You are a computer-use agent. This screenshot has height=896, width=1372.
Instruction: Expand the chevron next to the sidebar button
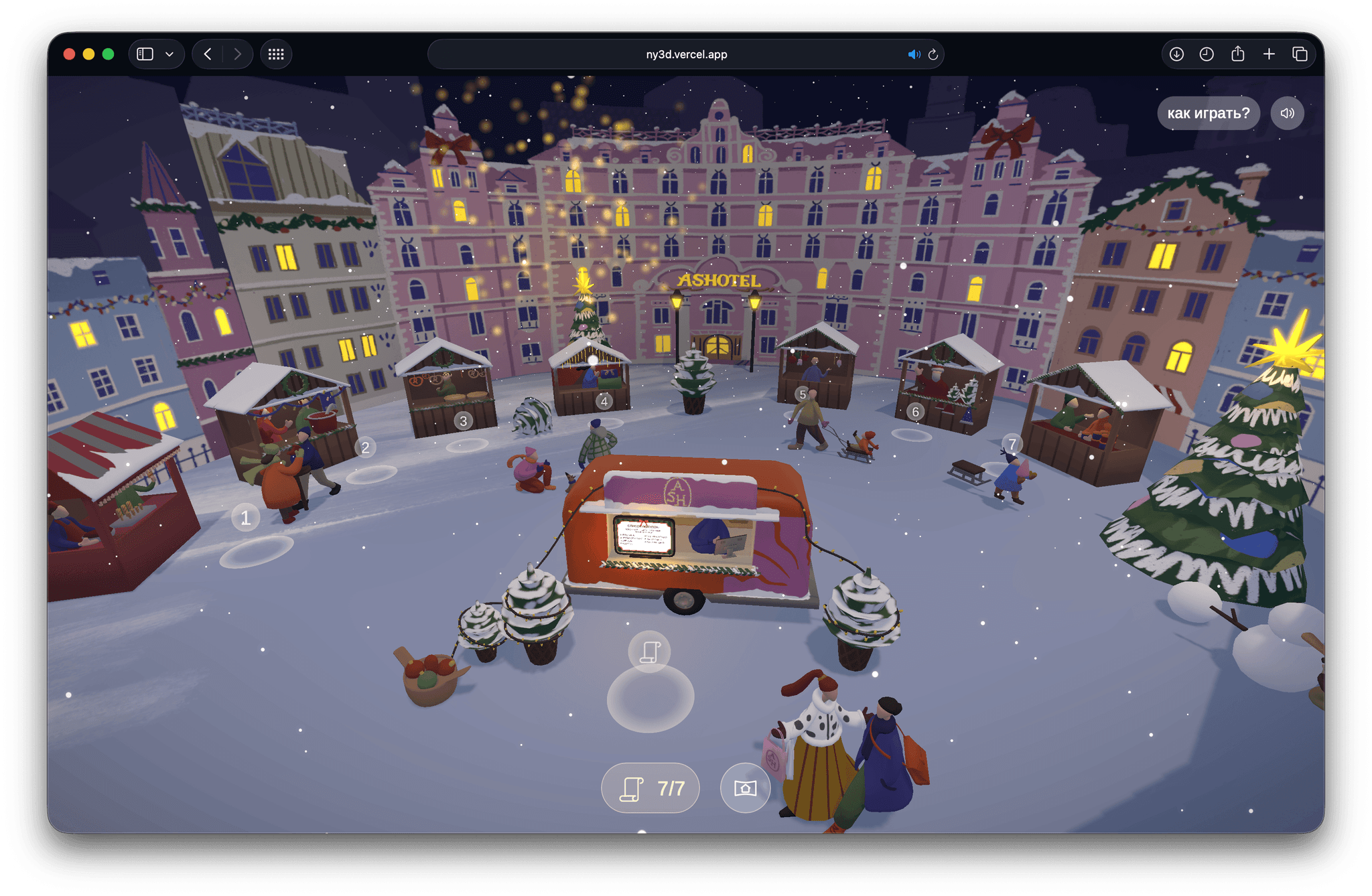tap(169, 54)
